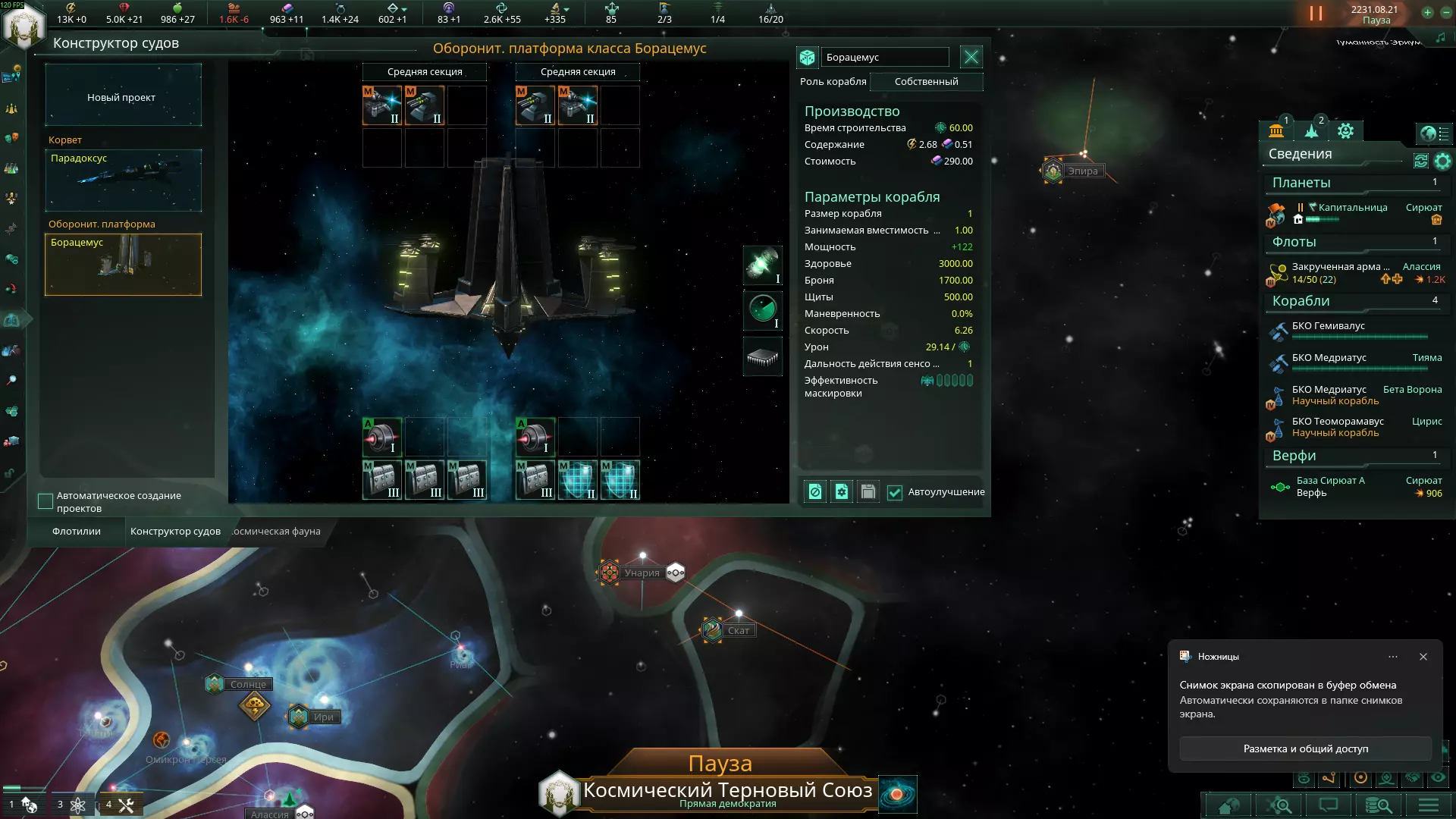The image size is (1456, 819).
Task: Select БКО Гемивалус ship in outliner
Action: click(x=1328, y=326)
